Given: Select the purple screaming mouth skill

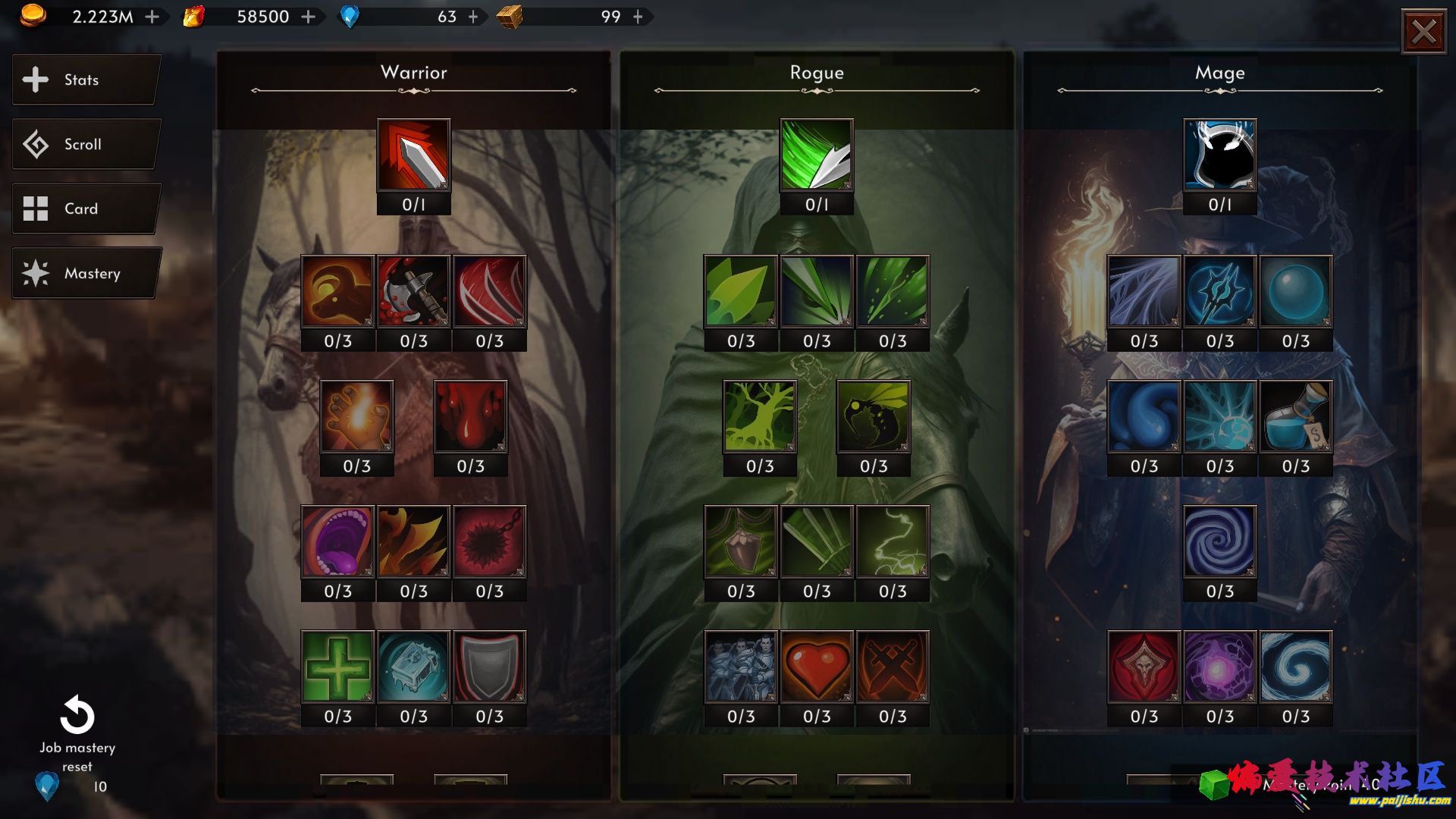Looking at the screenshot, I should coord(337,542).
